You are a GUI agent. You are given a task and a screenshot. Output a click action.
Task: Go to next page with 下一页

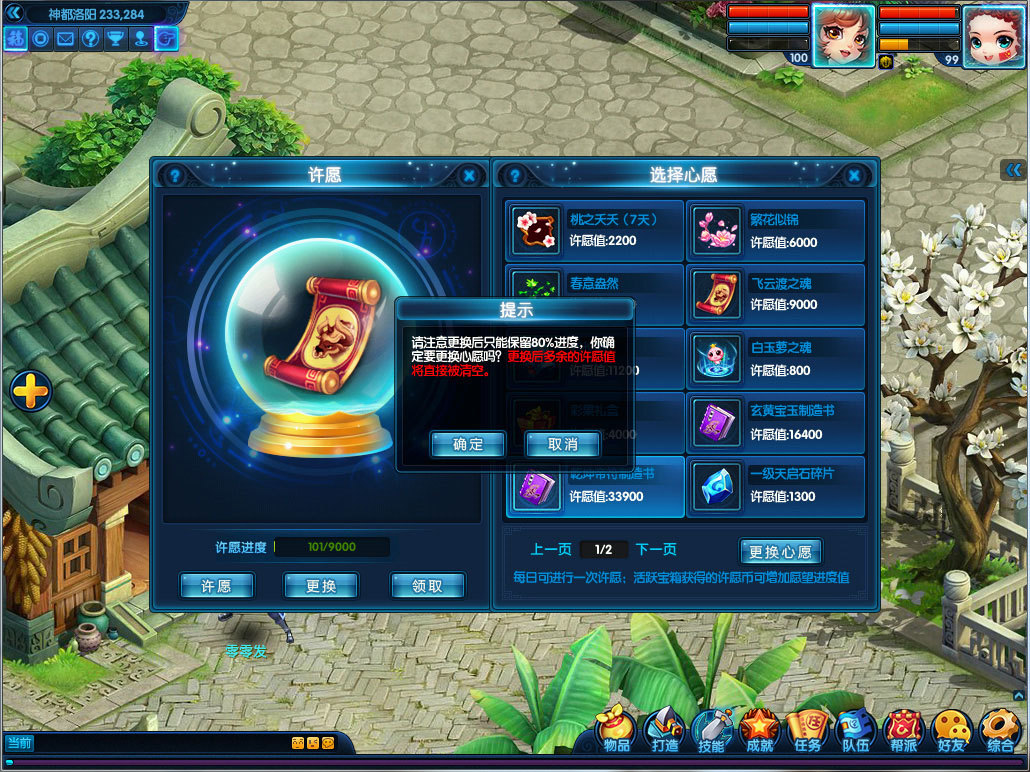click(x=656, y=549)
